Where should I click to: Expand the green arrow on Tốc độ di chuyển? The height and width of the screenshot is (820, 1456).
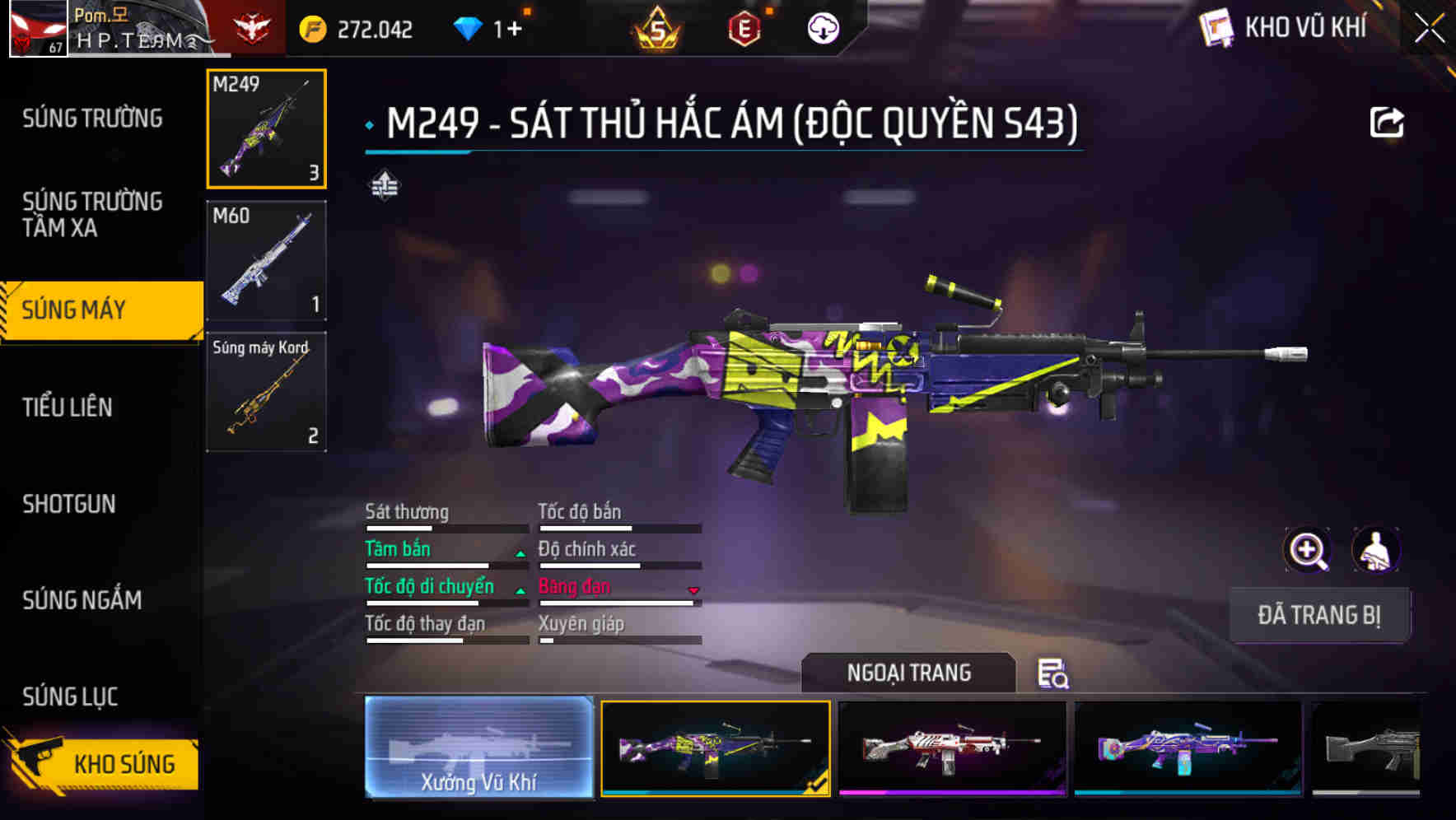tap(520, 591)
